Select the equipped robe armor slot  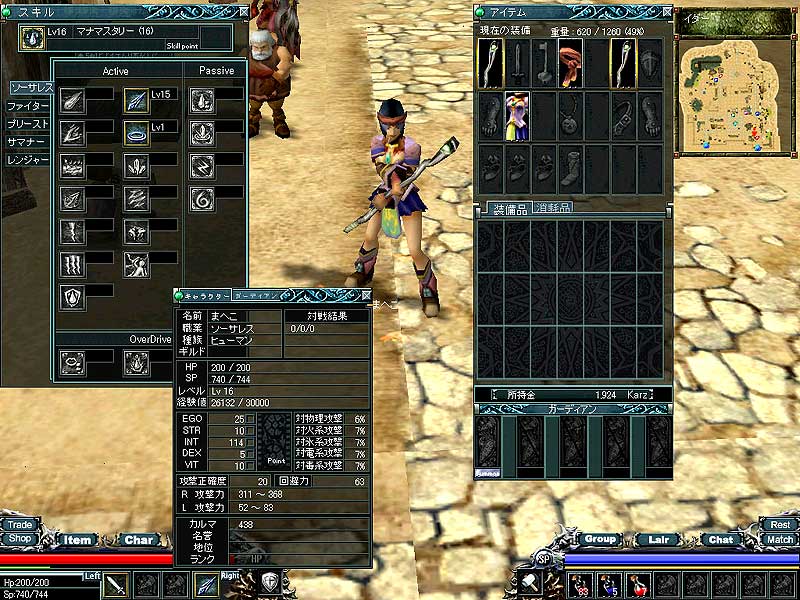pyautogui.click(x=517, y=115)
